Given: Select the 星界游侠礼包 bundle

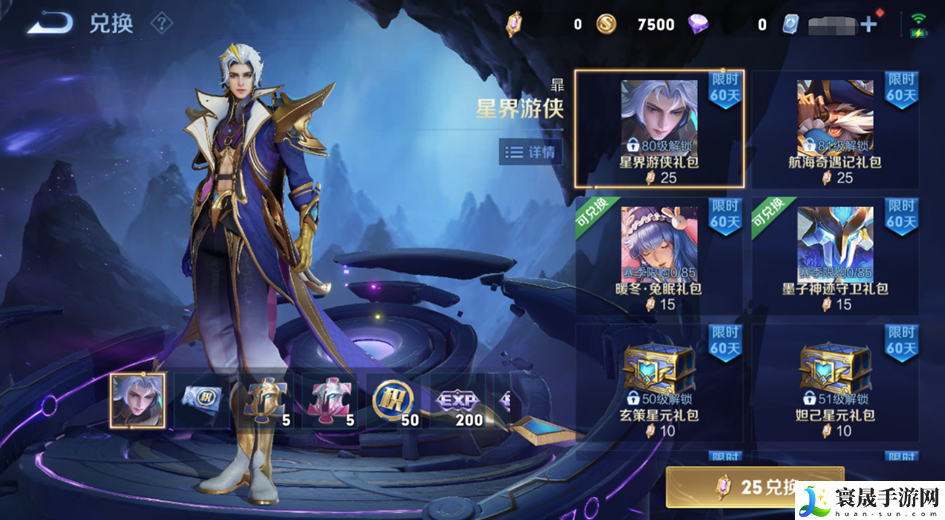Looking at the screenshot, I should coord(659,128).
